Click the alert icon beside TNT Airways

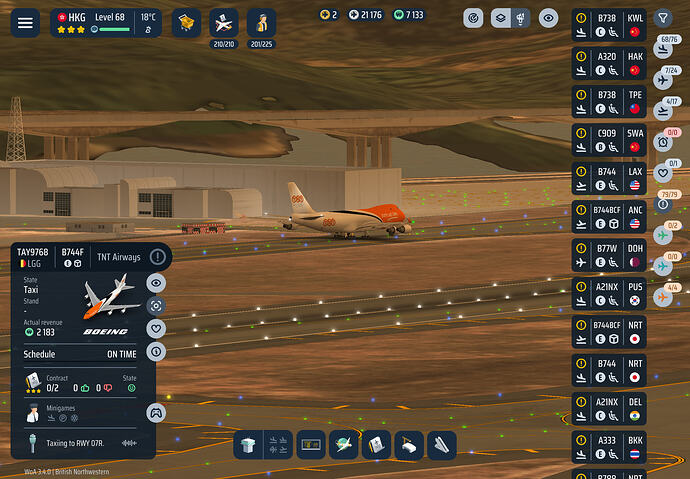(157, 257)
